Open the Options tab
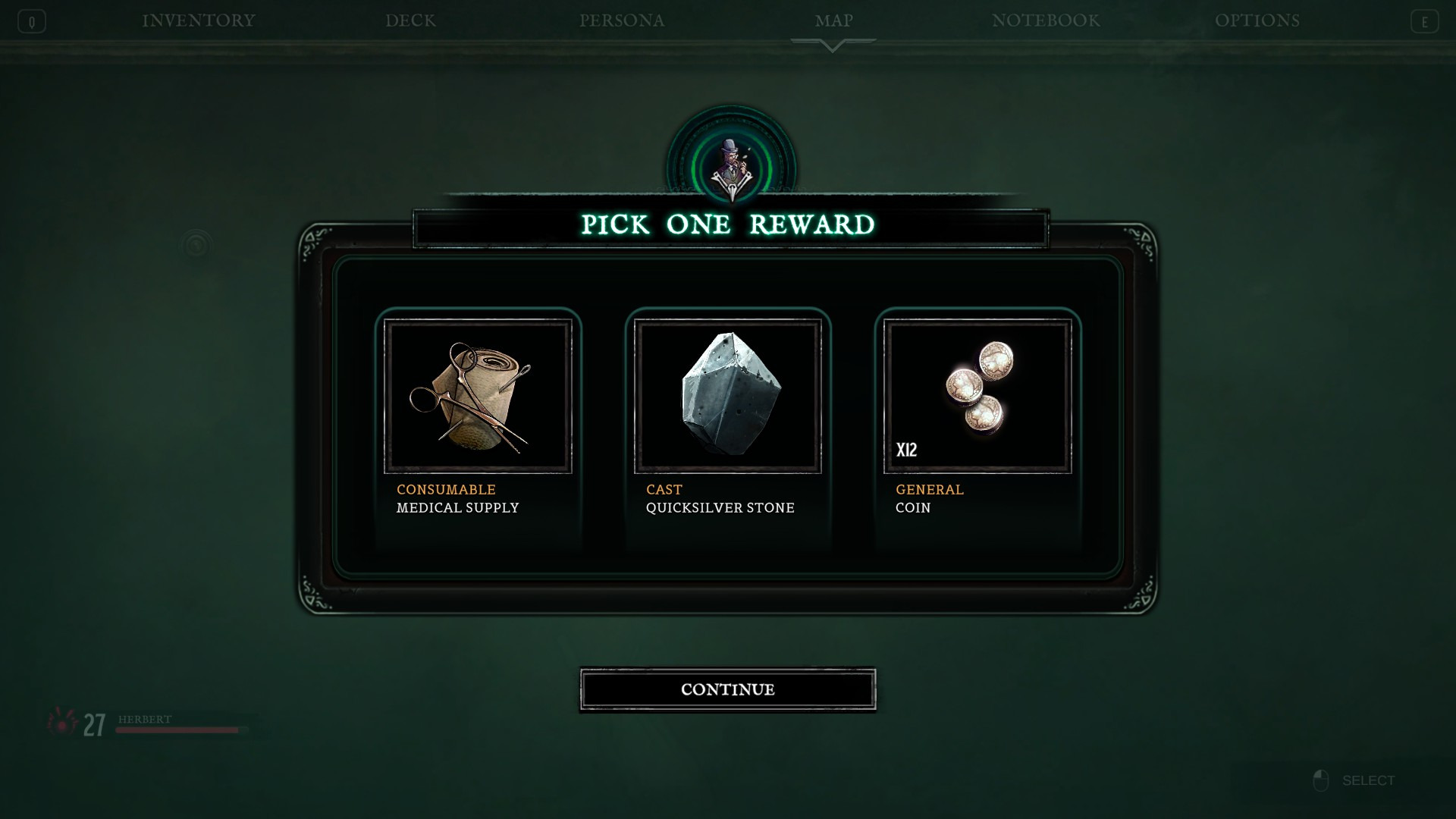The image size is (1456, 819). 1257,20
